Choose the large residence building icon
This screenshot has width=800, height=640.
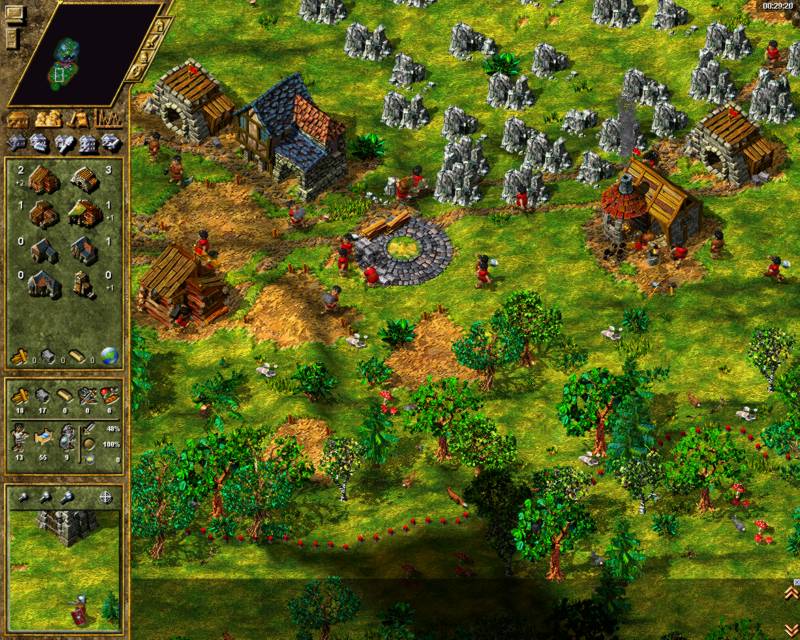[42, 284]
